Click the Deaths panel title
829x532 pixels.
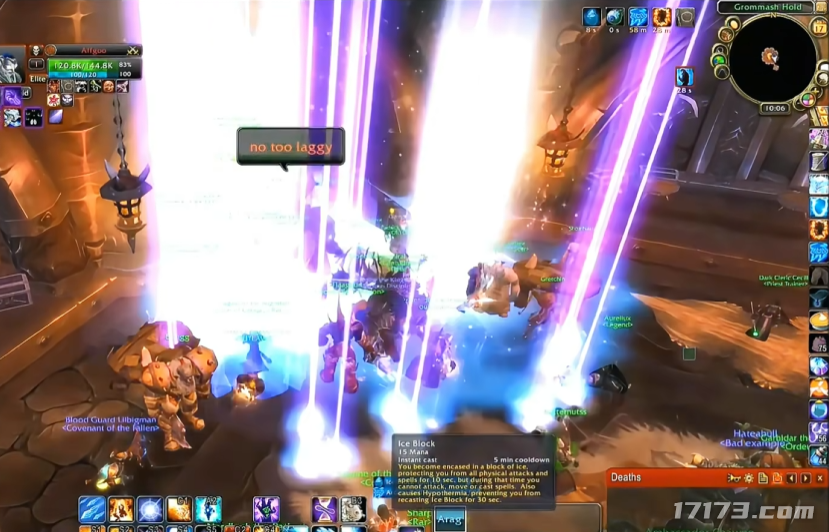pos(626,478)
